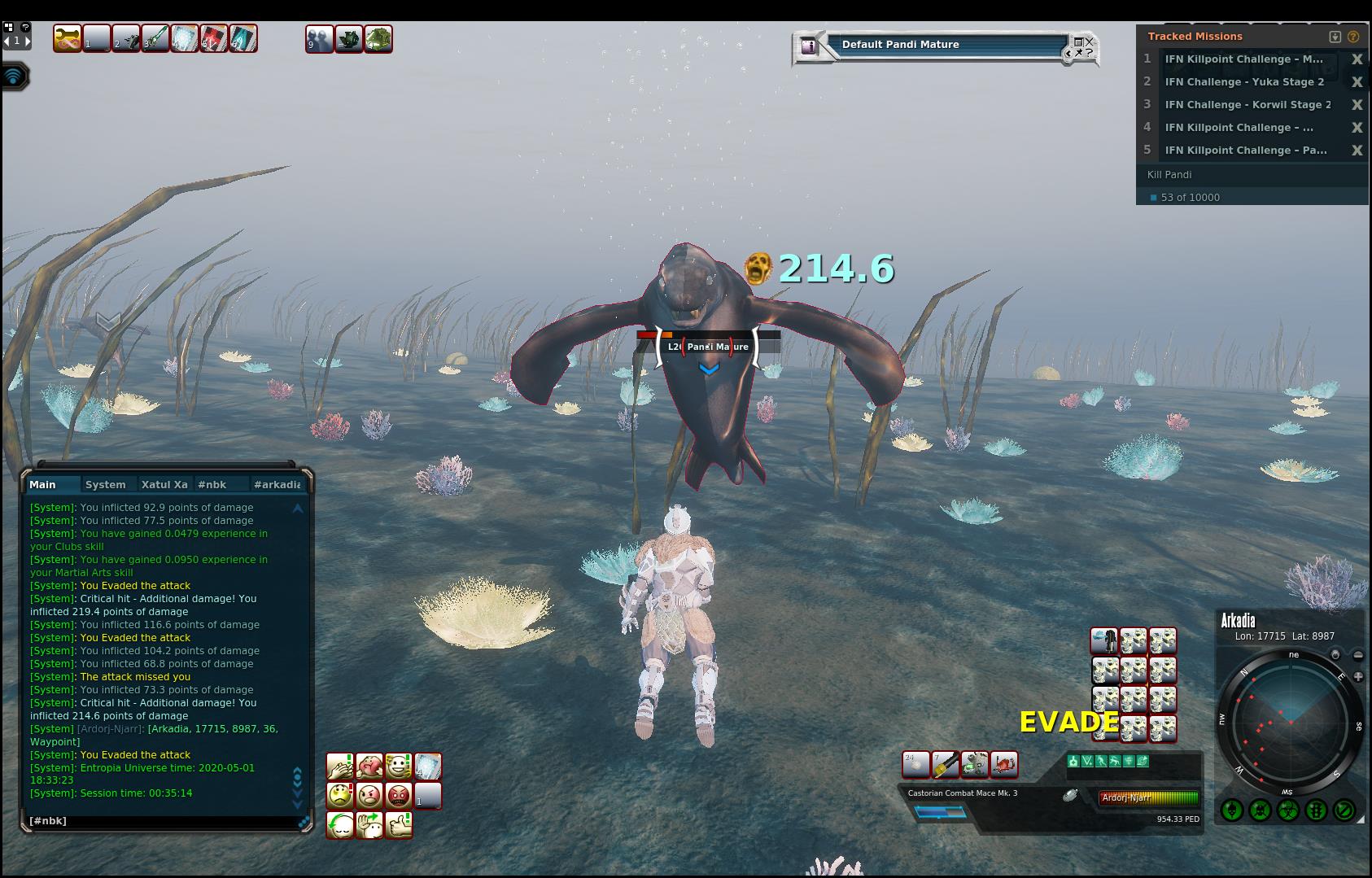Zoom out the Arkadia radar
1372x878 pixels.
(1358, 655)
